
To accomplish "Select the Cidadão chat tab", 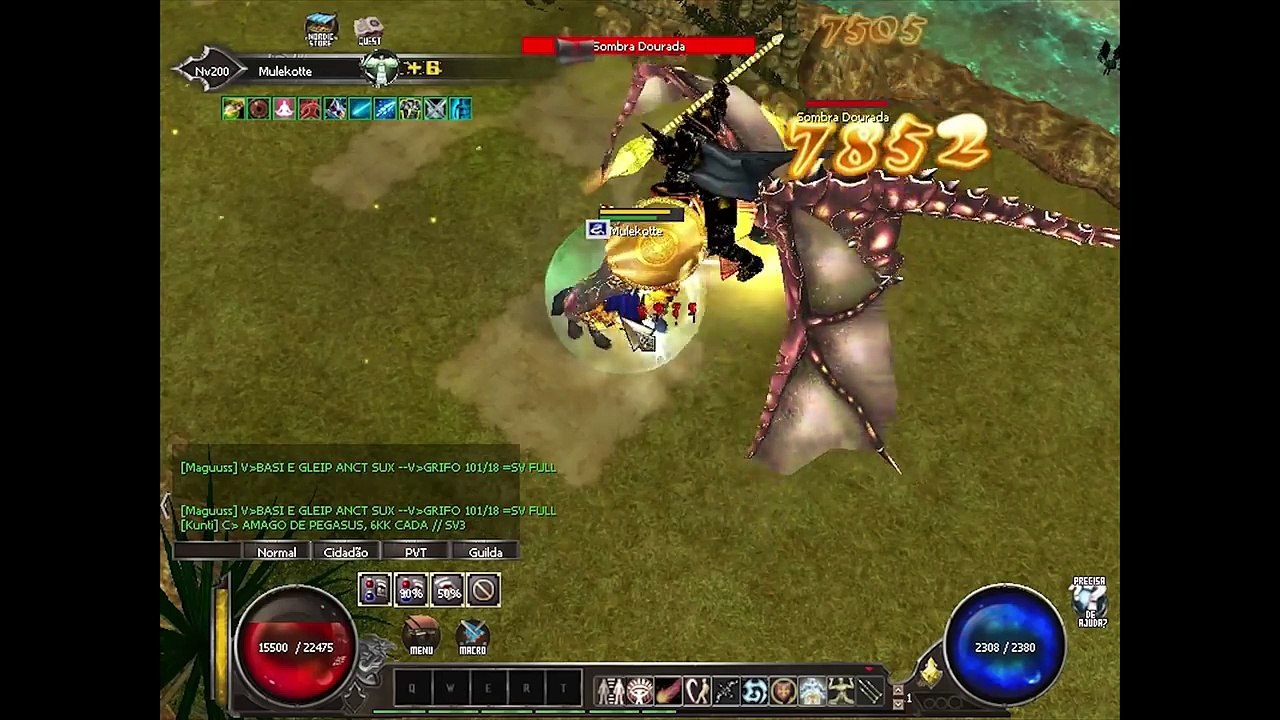I will point(346,552).
